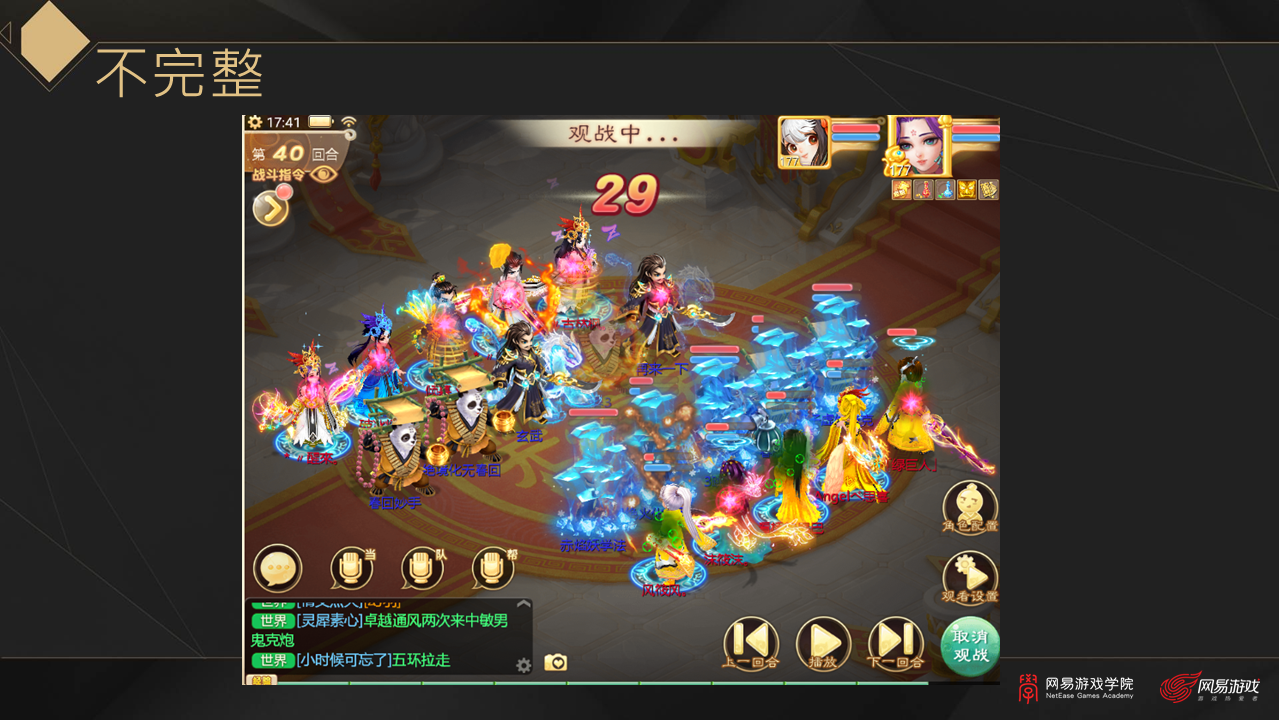Skip to the next round (下一回合)

896,642
